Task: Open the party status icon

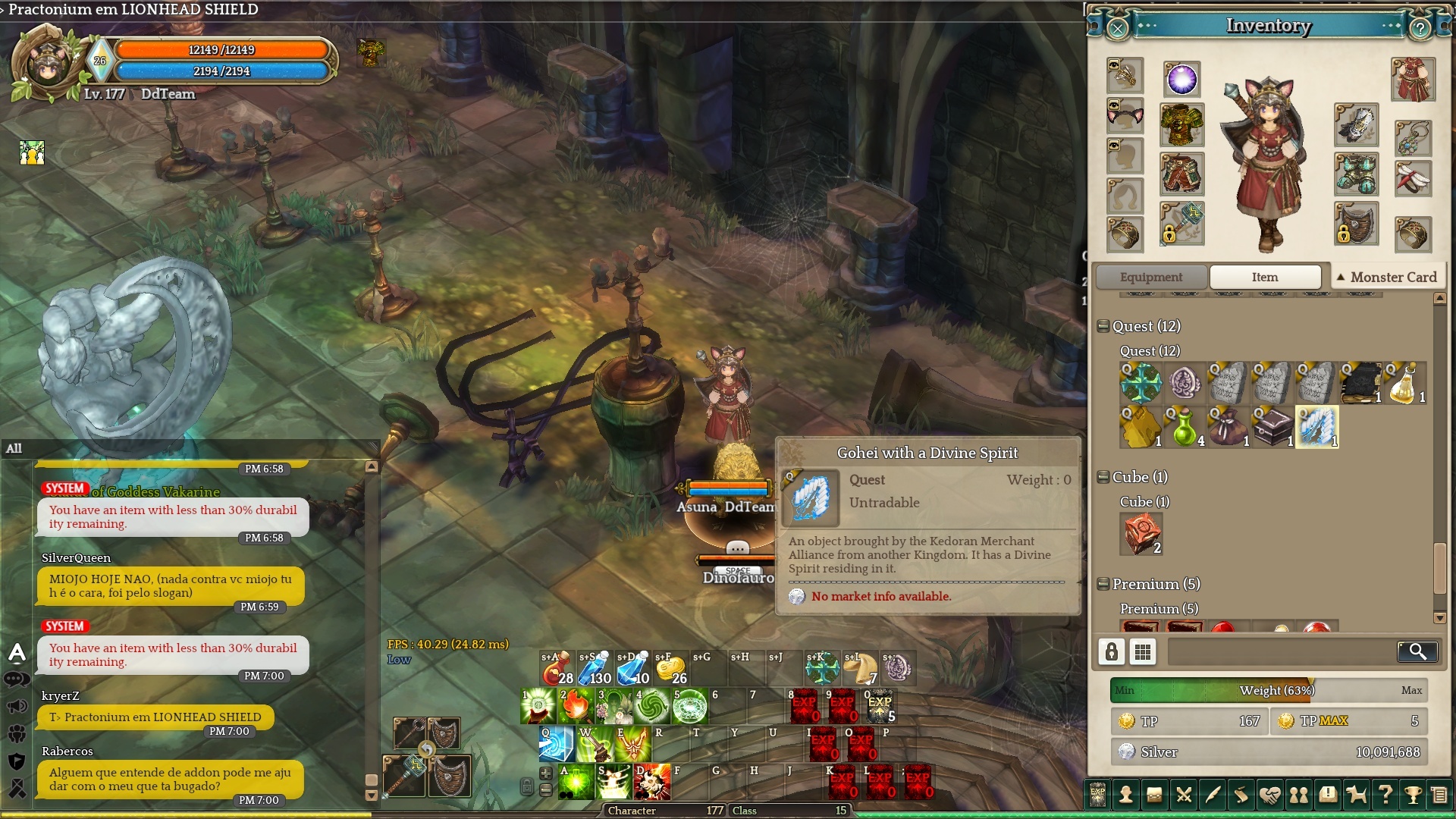Action: (32, 152)
